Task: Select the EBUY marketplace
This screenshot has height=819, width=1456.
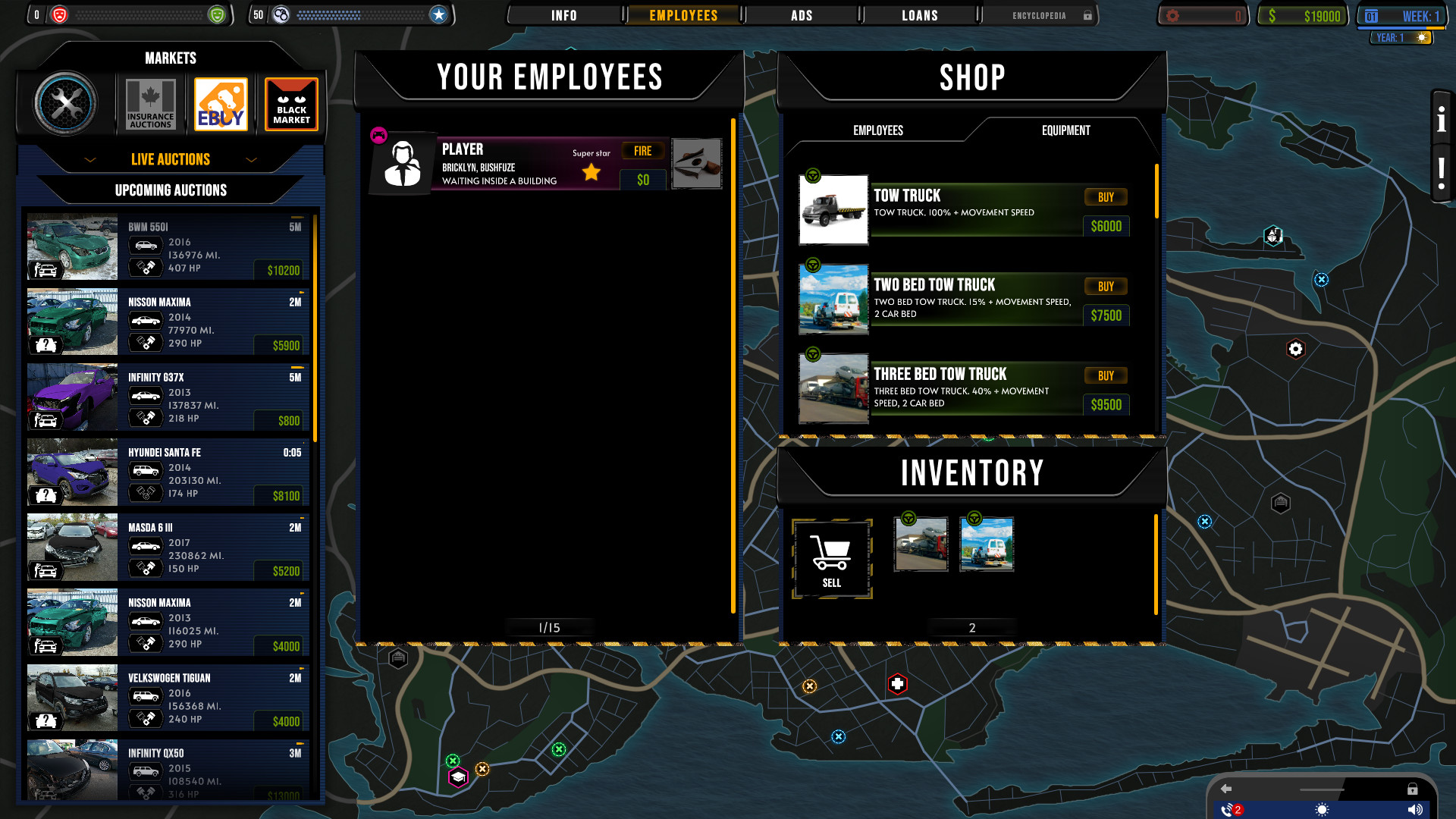Action: tap(221, 103)
